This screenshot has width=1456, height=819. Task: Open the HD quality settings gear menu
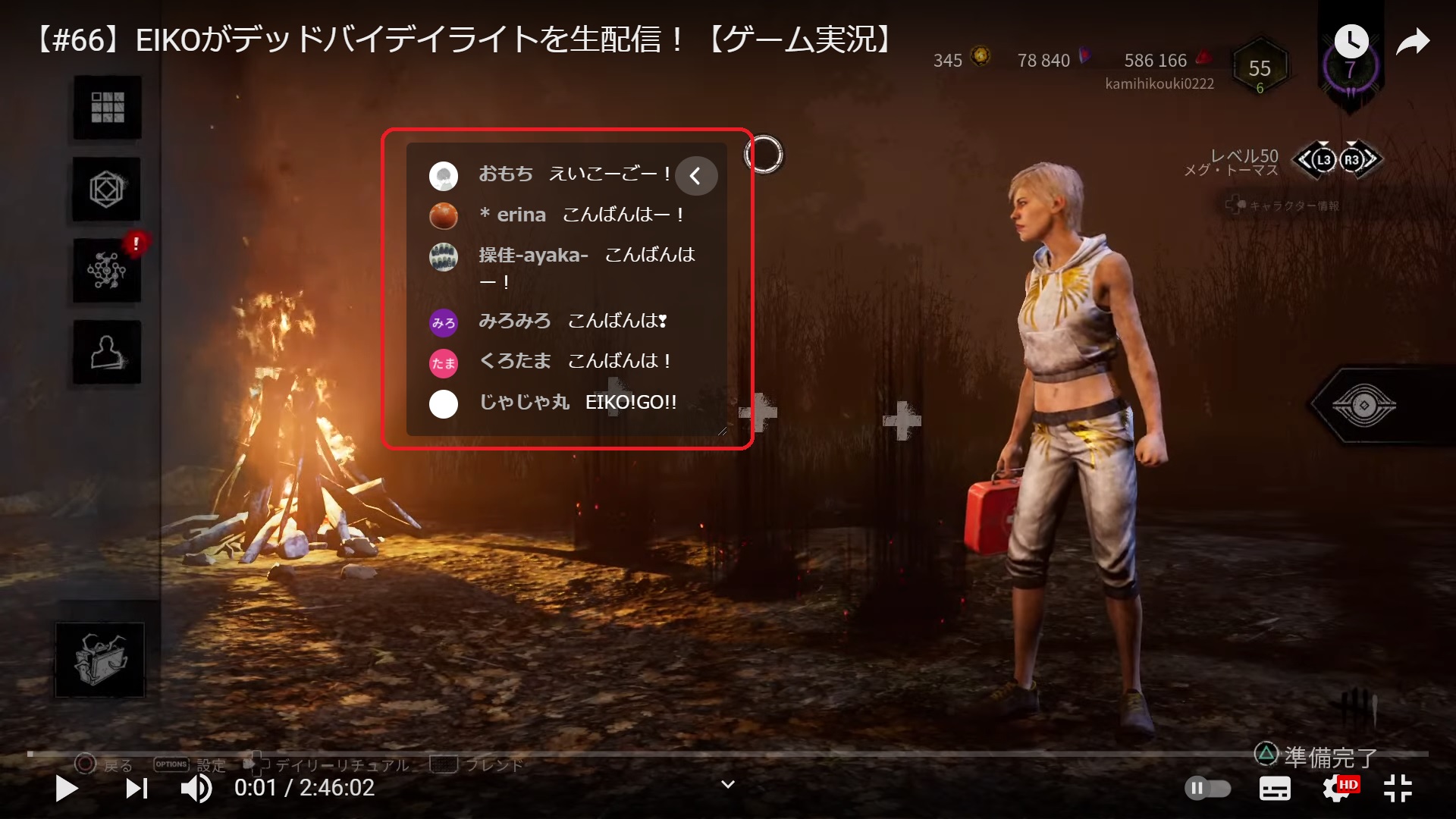pyautogui.click(x=1336, y=789)
